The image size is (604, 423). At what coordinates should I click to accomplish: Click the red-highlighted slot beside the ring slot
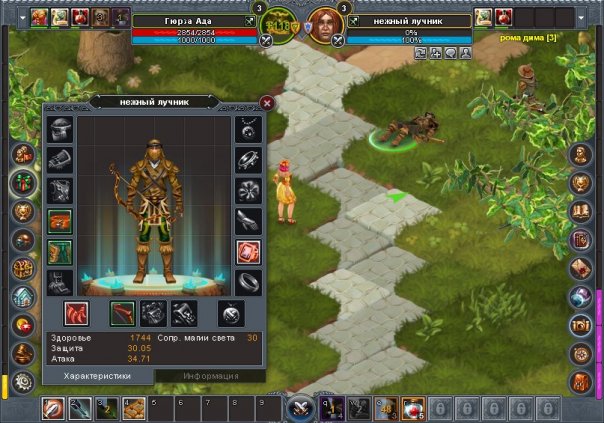click(x=248, y=252)
